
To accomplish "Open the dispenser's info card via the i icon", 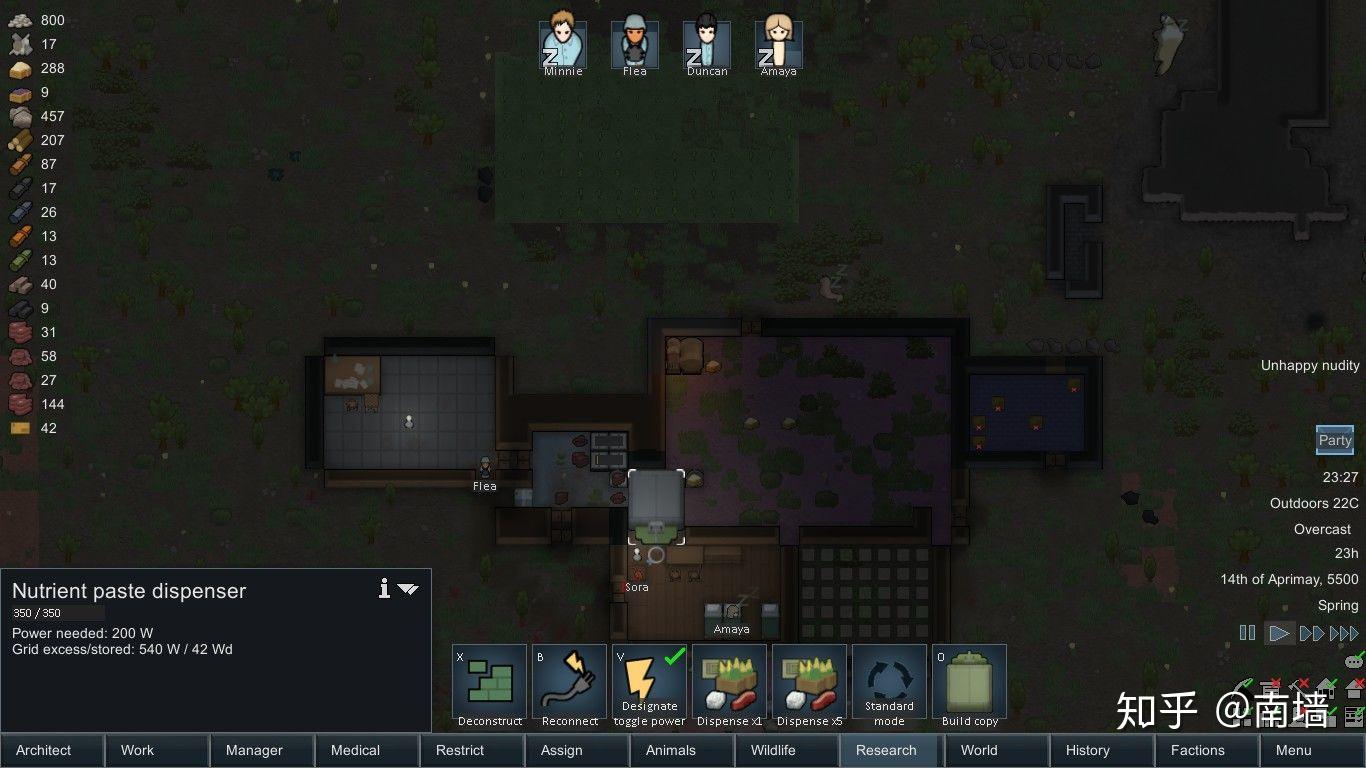I will click(x=384, y=589).
